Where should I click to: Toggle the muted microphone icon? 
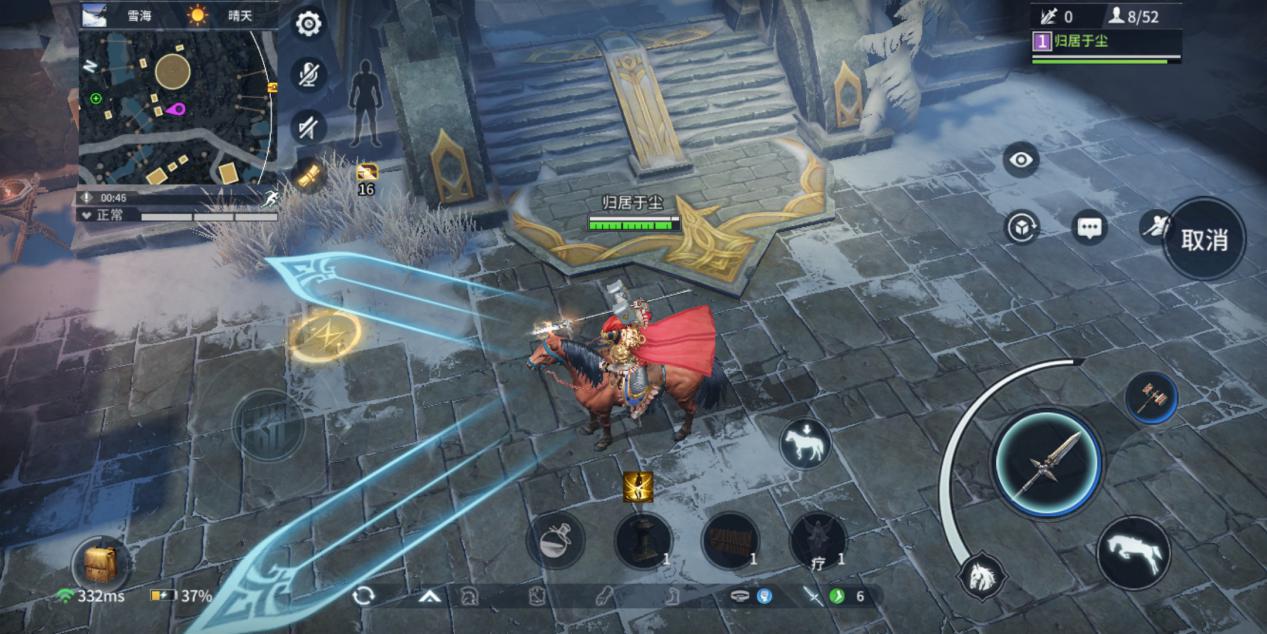click(x=309, y=74)
